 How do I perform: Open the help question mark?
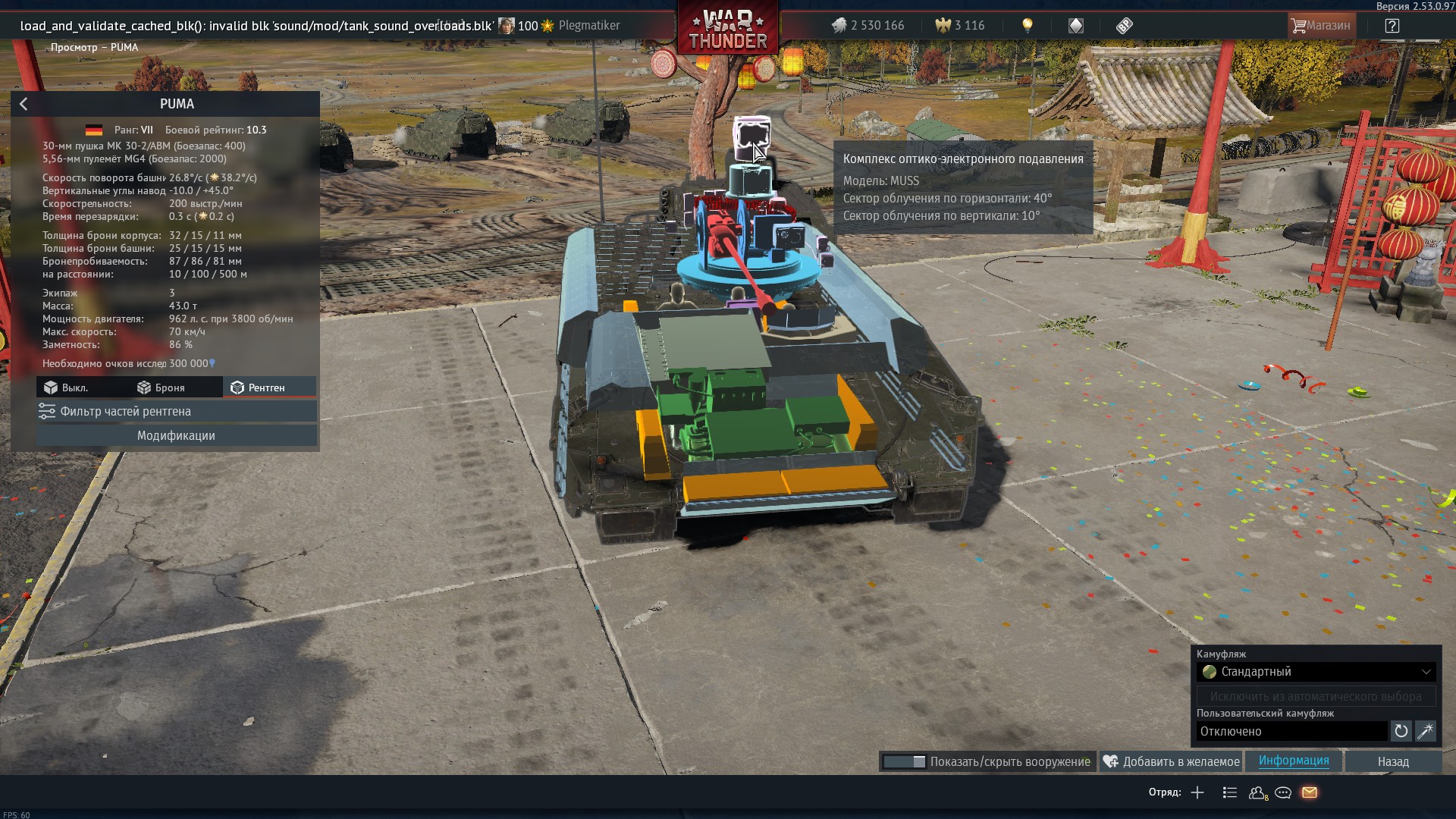coord(1392,26)
